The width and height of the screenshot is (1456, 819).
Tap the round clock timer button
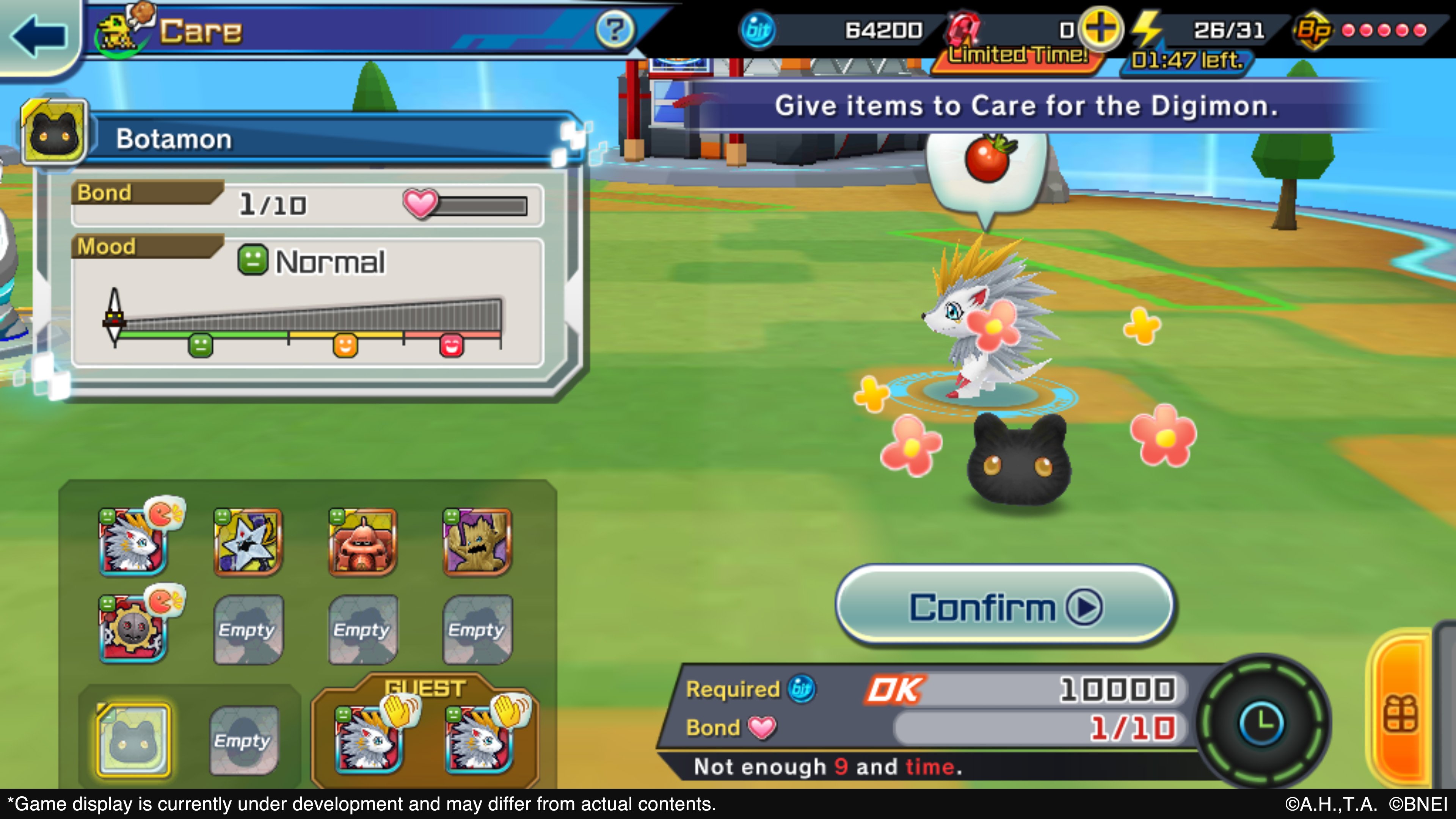(1262, 723)
